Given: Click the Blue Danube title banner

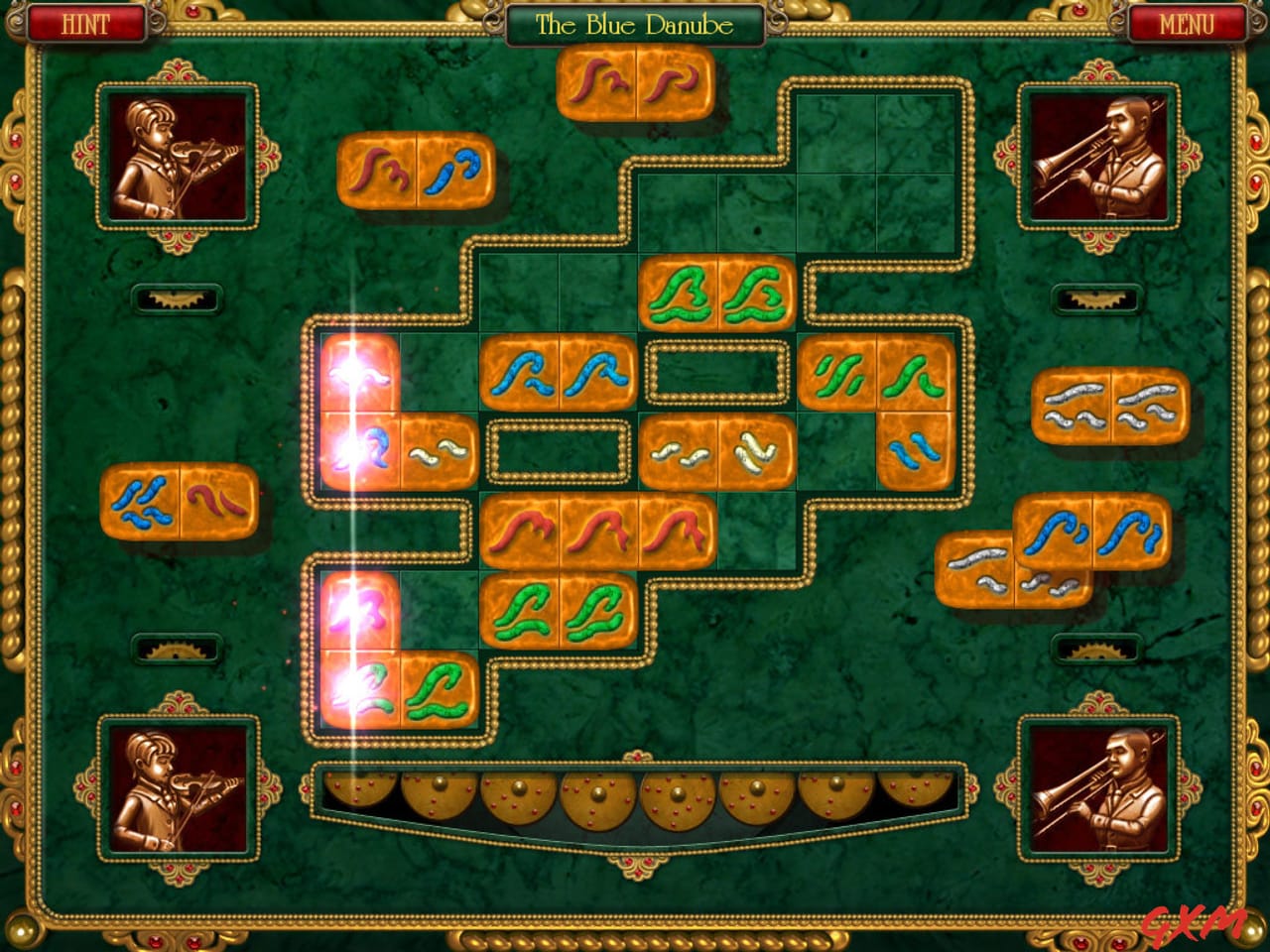Looking at the screenshot, I should 634,22.
